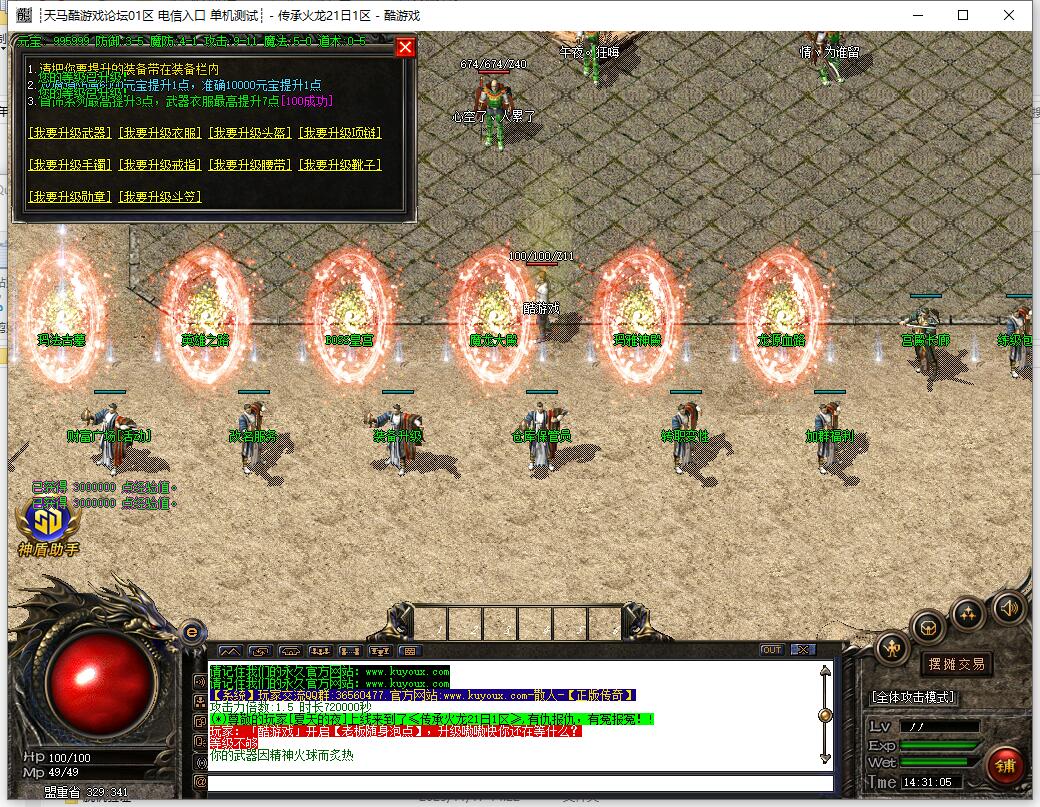The height and width of the screenshot is (807, 1040).
Task: Maximize the game window
Action: tap(963, 15)
